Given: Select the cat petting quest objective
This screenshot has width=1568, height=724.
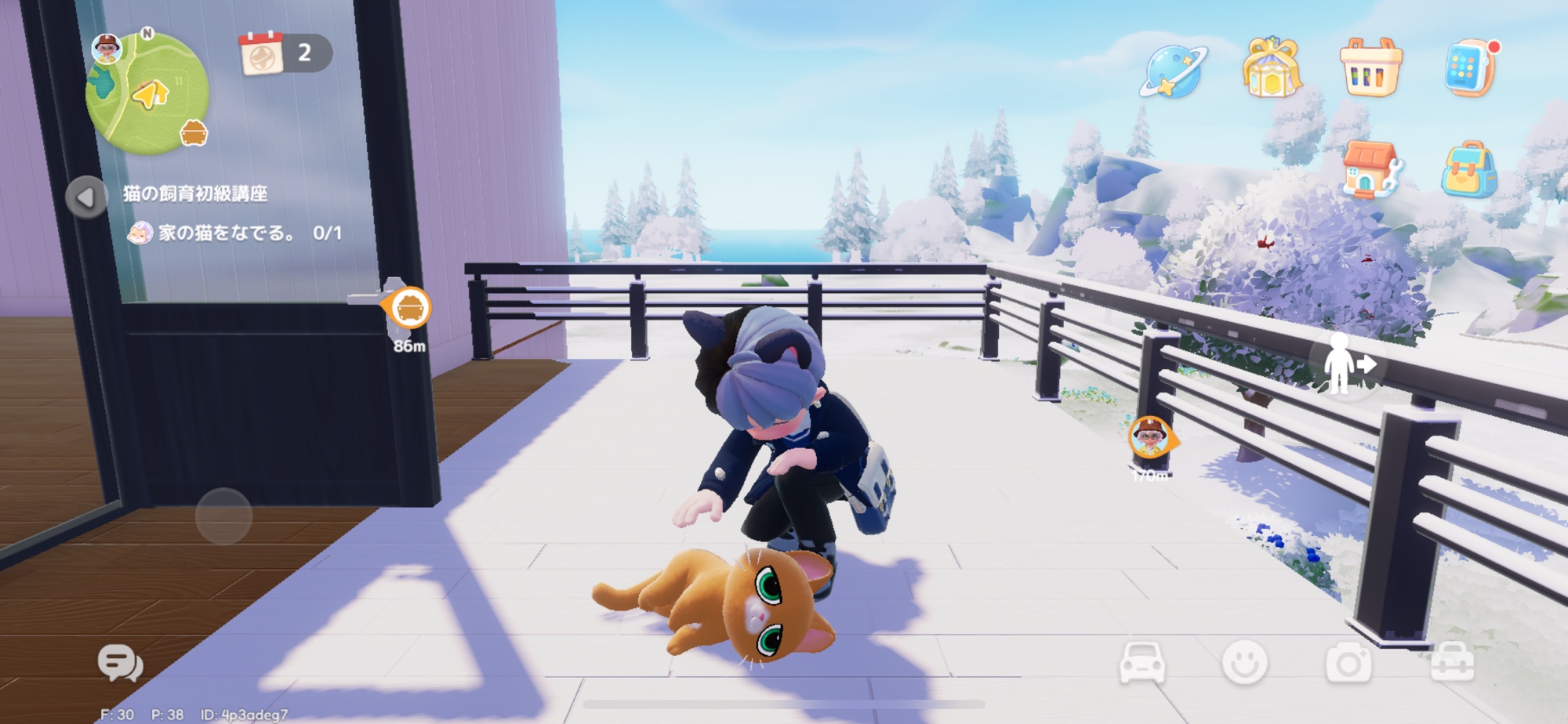Looking at the screenshot, I should 239,233.
